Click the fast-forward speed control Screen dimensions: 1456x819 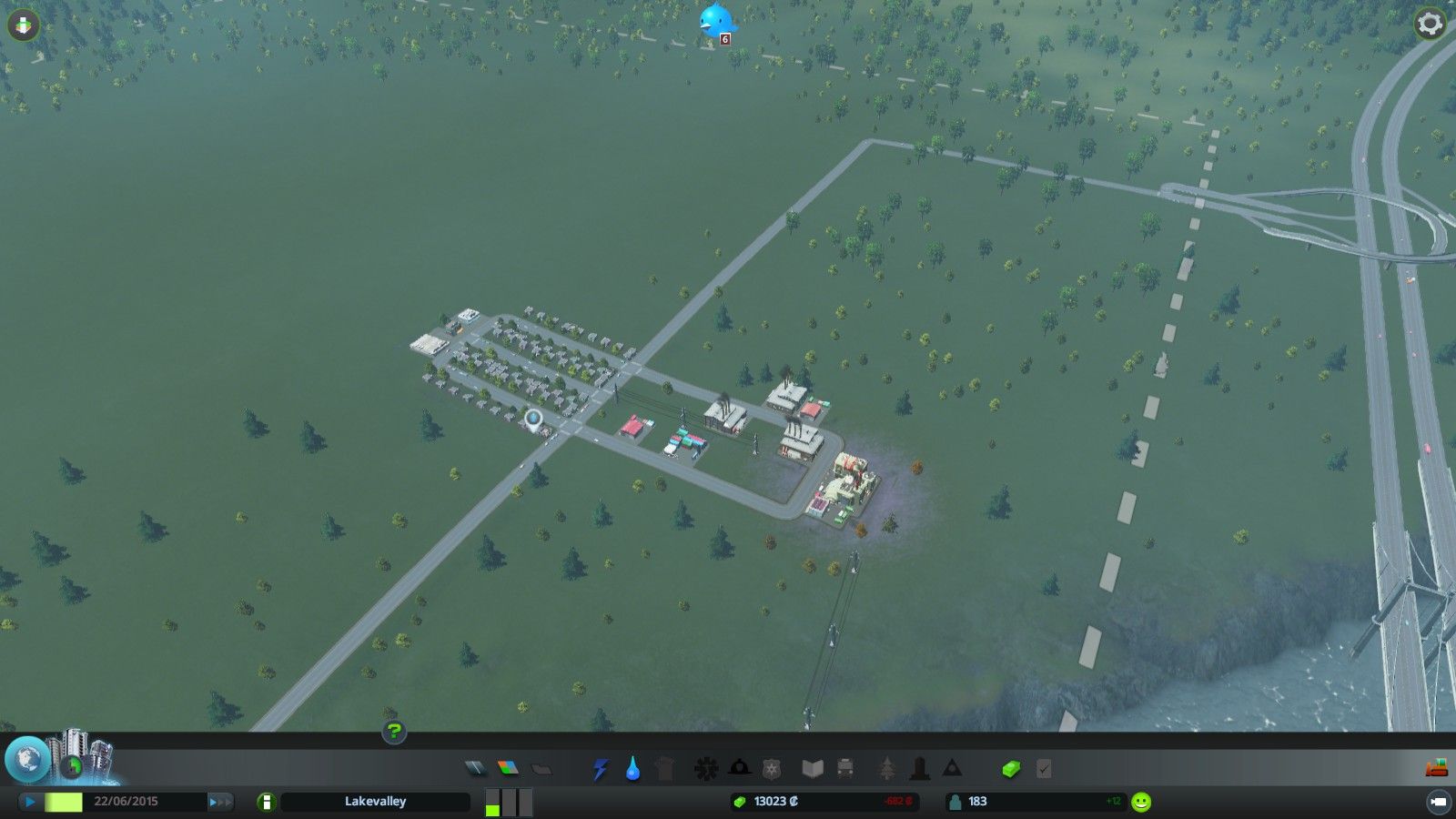tap(221, 802)
